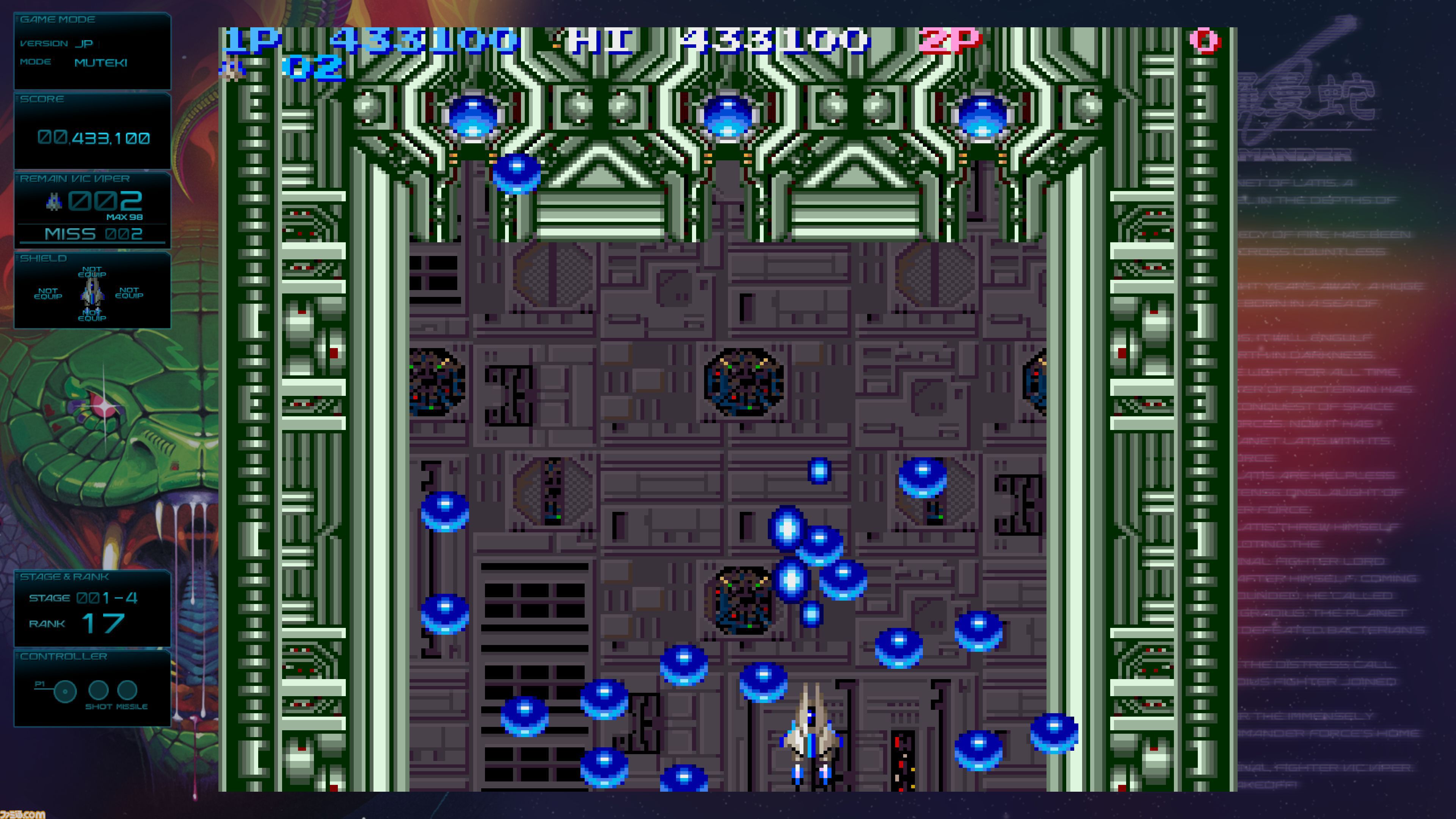Click the MISS 002 counter
This screenshot has height=819, width=1456.
[x=94, y=234]
